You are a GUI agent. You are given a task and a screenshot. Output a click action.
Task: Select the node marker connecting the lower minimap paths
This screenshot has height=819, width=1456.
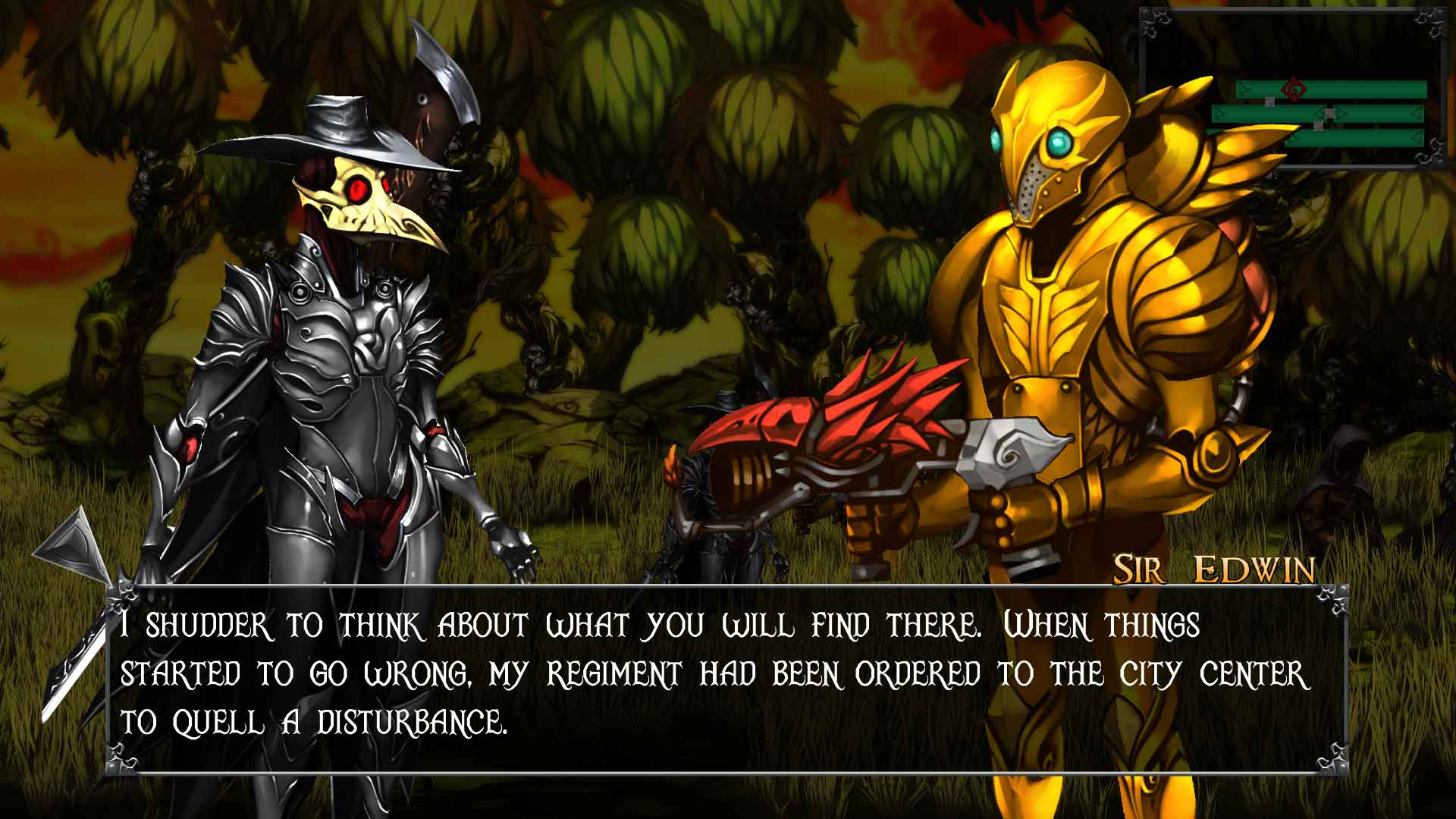[1318, 125]
